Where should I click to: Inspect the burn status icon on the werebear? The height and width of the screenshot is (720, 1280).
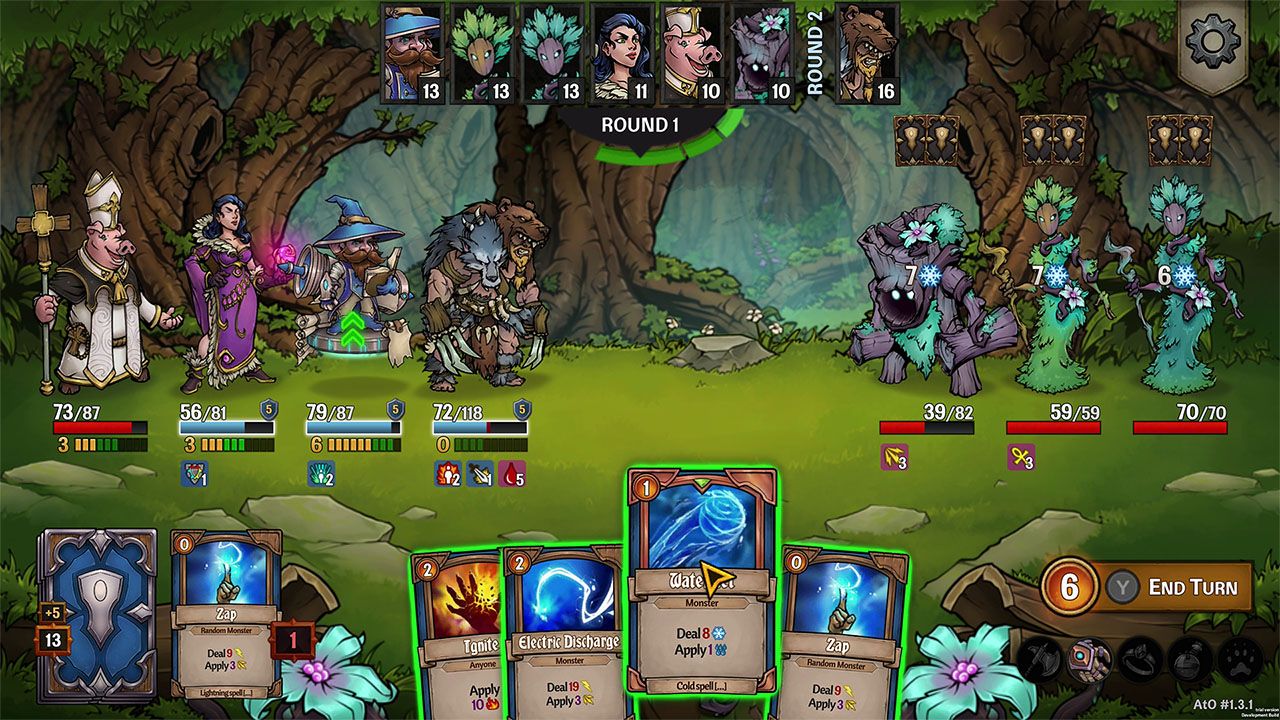448,472
